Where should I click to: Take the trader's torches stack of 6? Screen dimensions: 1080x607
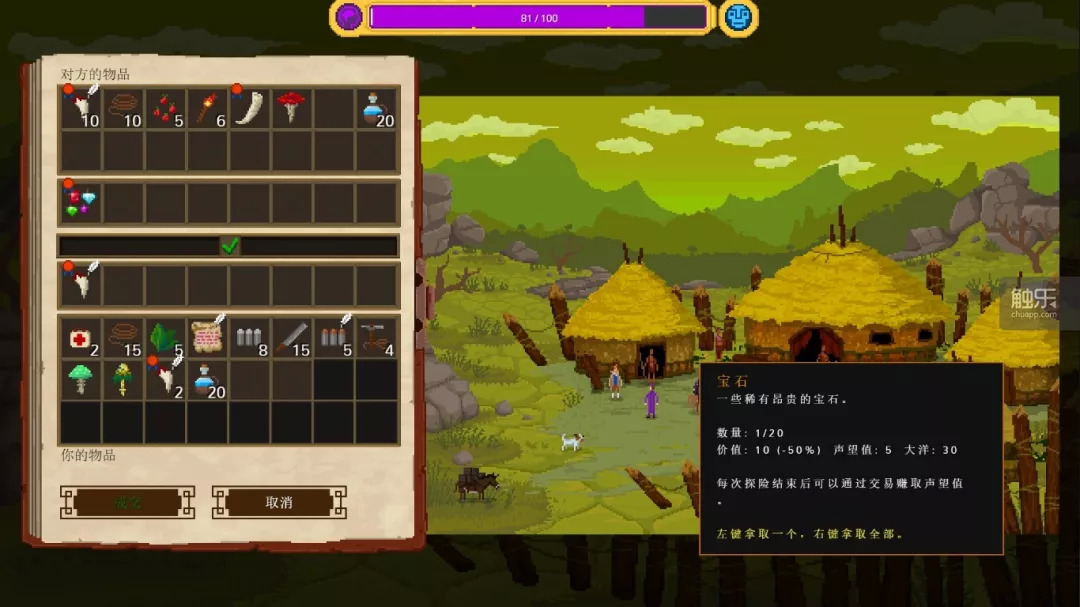click(x=207, y=108)
